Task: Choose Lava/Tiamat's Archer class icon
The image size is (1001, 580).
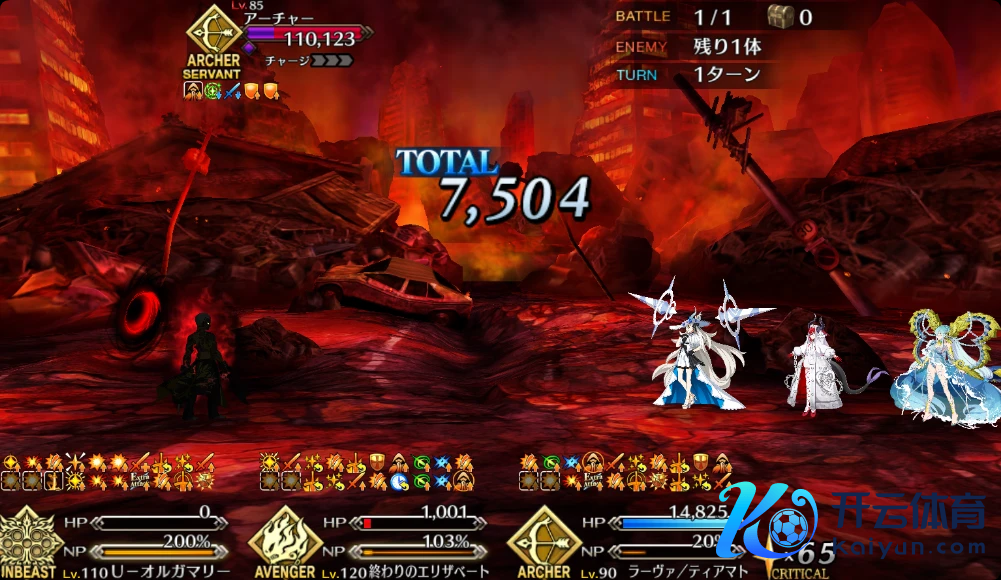Action: (544, 538)
